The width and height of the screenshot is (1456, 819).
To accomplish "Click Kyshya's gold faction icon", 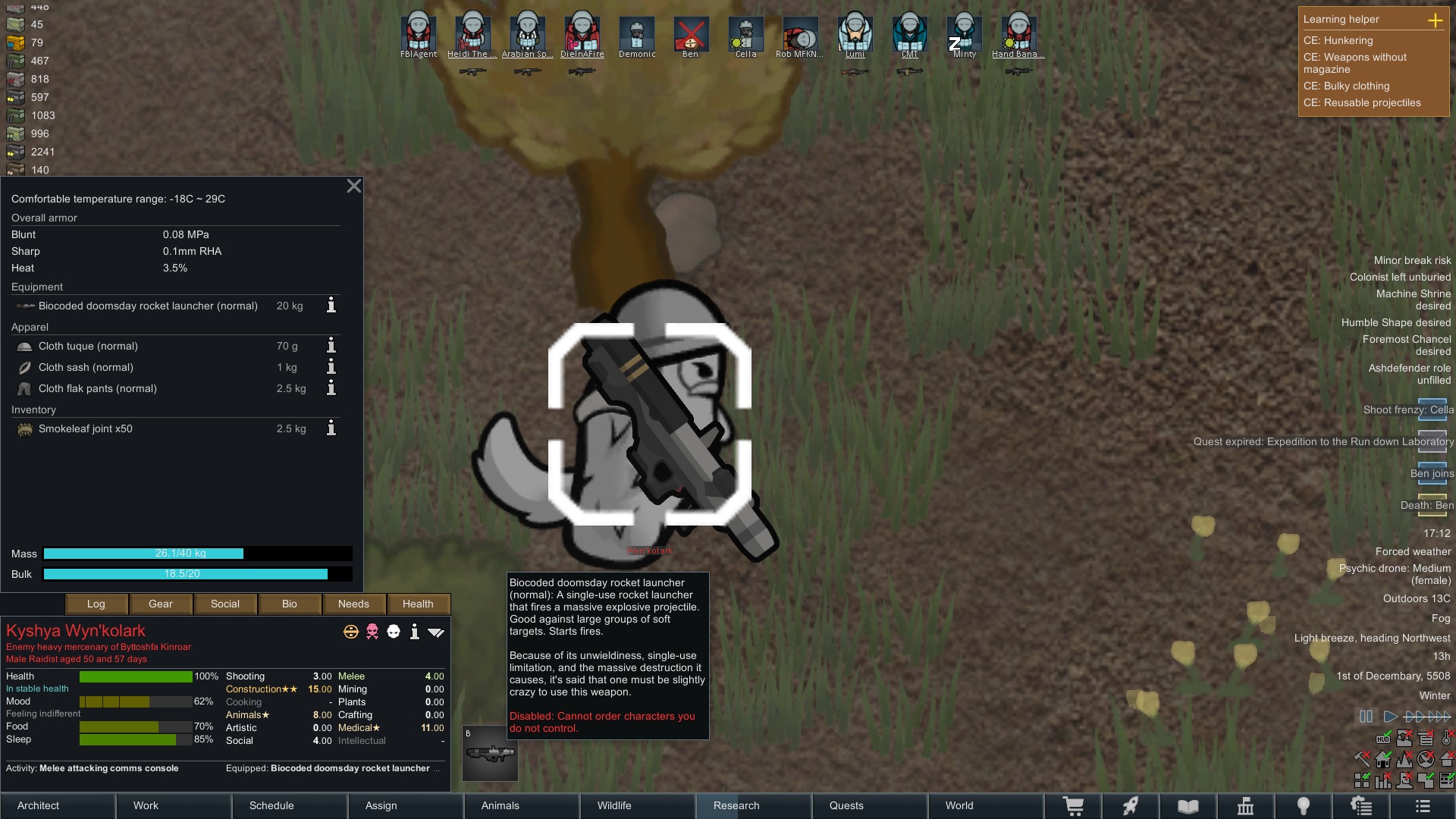I will point(350,631).
